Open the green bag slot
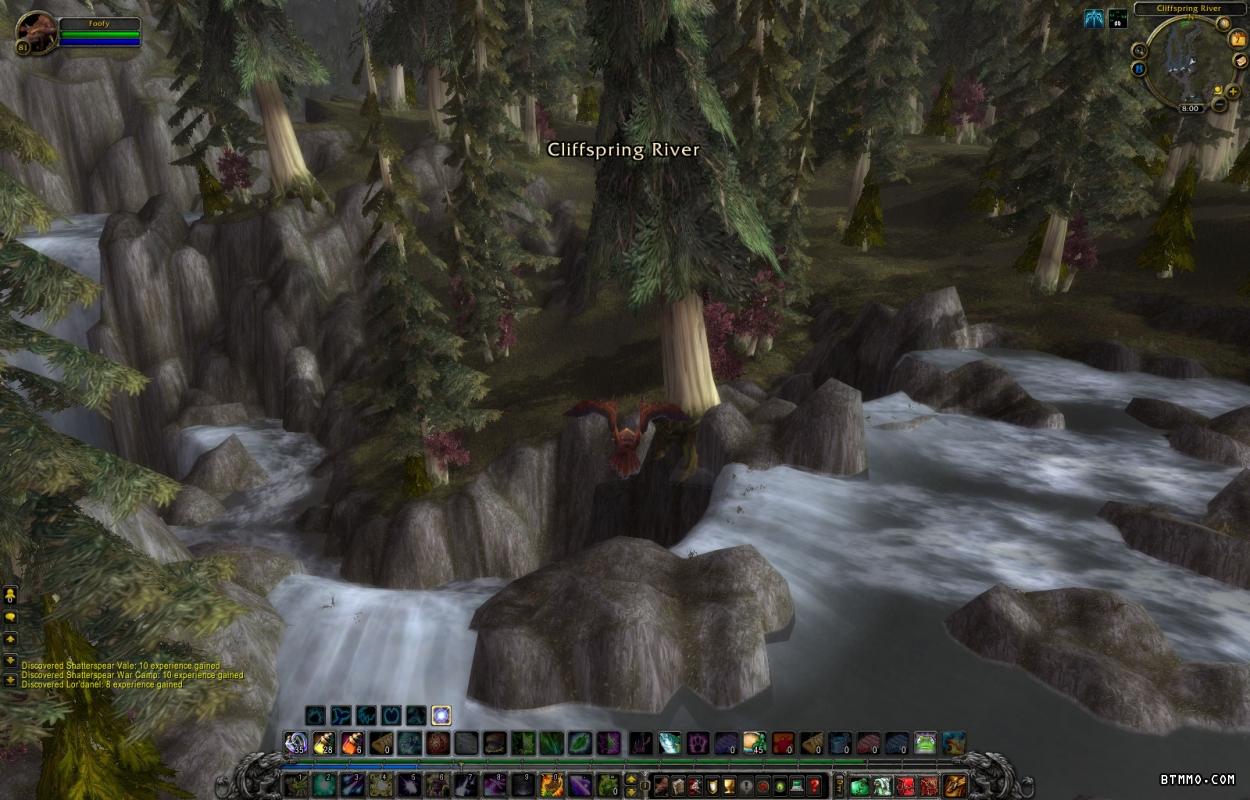Viewport: 1250px width, 800px height. [x=859, y=785]
